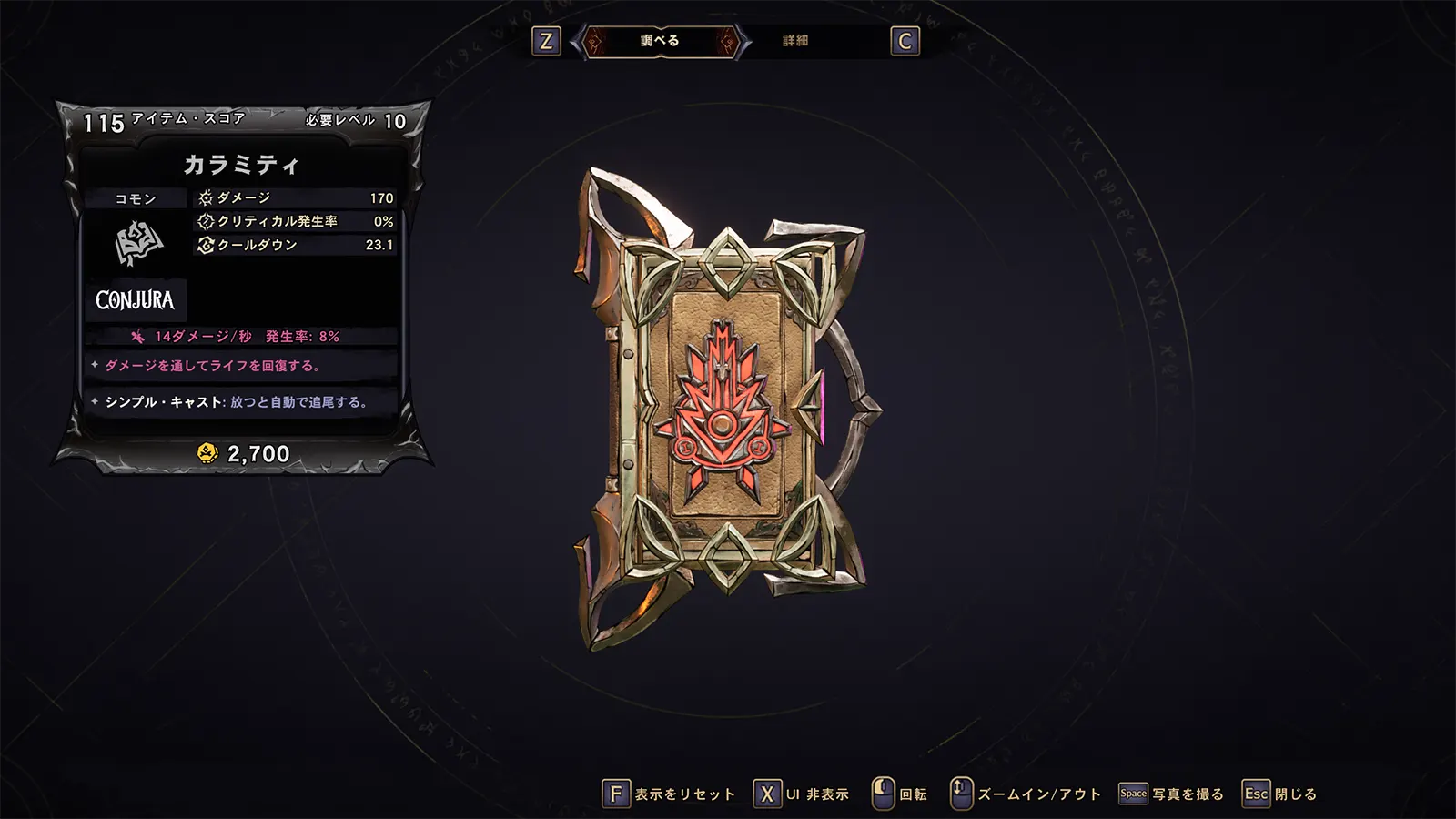The width and height of the screenshot is (1456, 819).
Task: Take a photo with 写真を撮る
Action: (1172, 794)
